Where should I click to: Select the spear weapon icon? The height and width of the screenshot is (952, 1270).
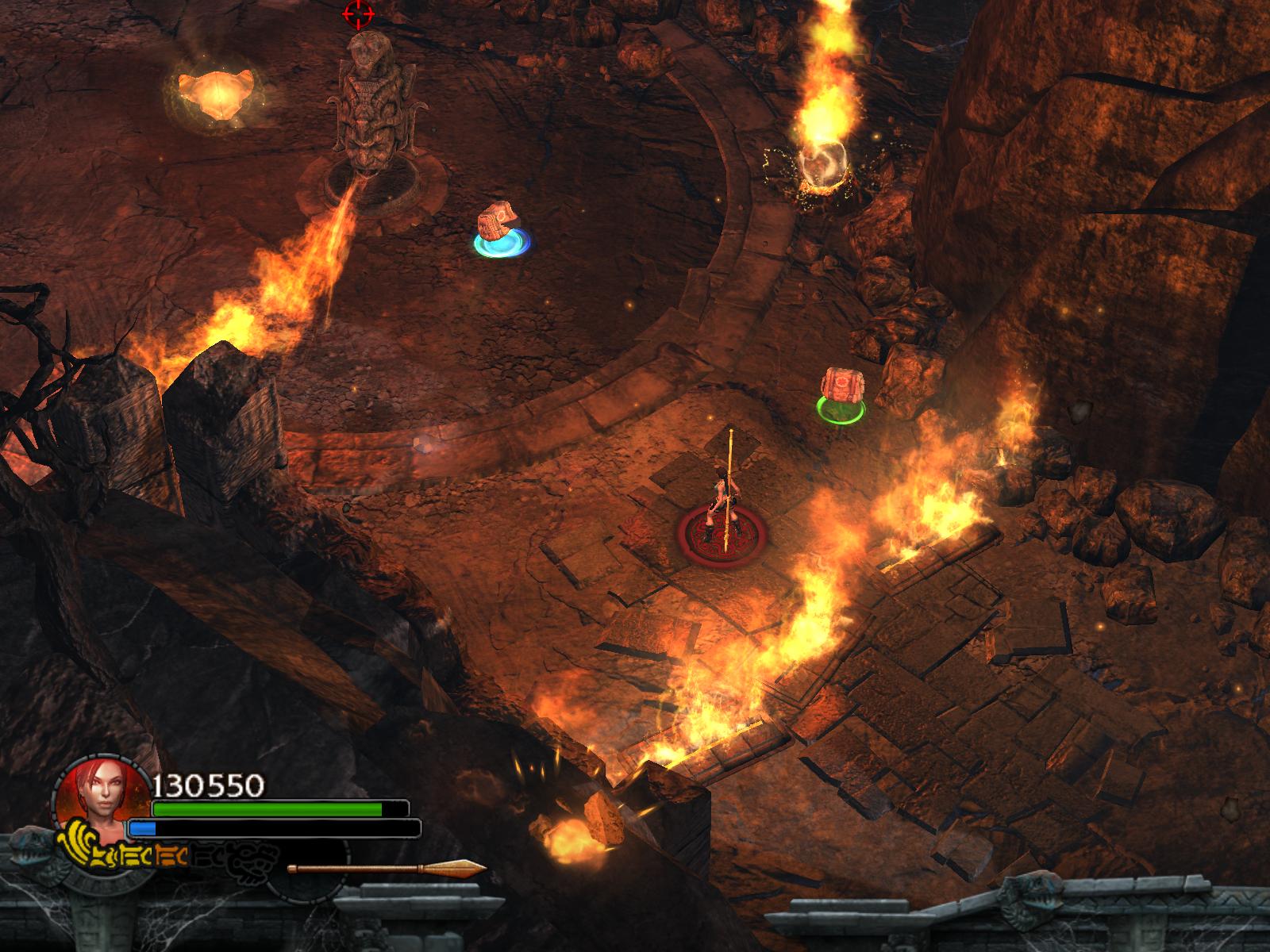pos(387,869)
